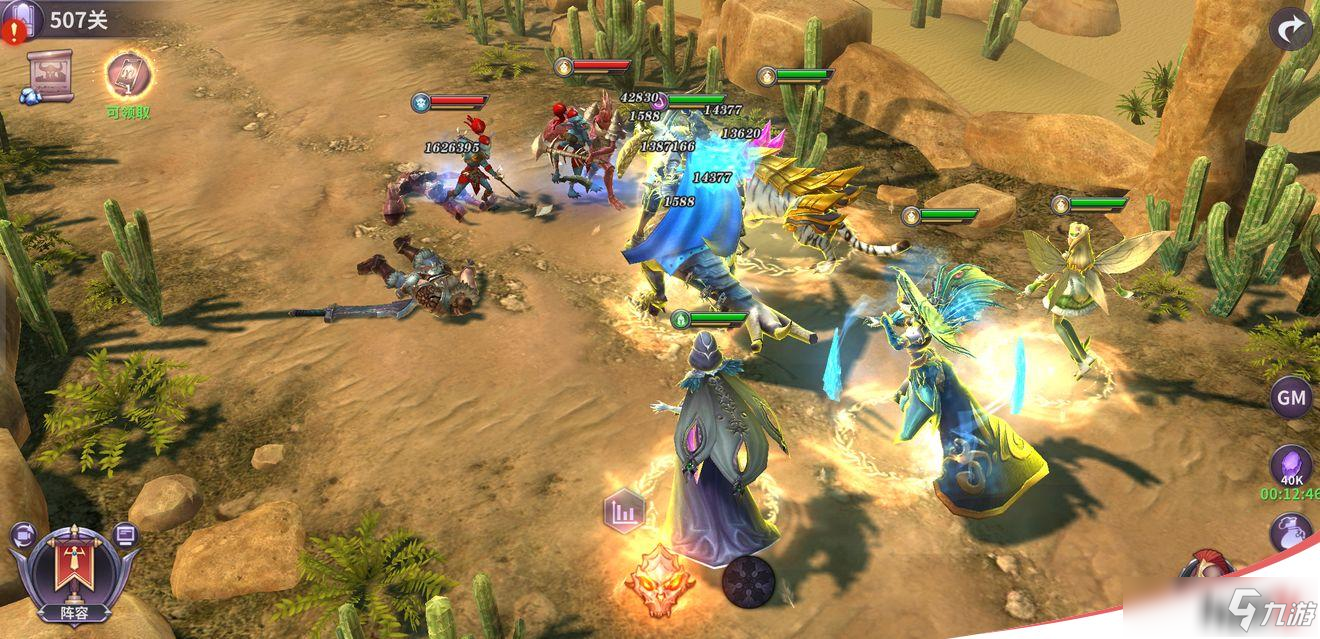The height and width of the screenshot is (639, 1320).
Task: Open the potion pouch icon
Action: [x=1291, y=532]
